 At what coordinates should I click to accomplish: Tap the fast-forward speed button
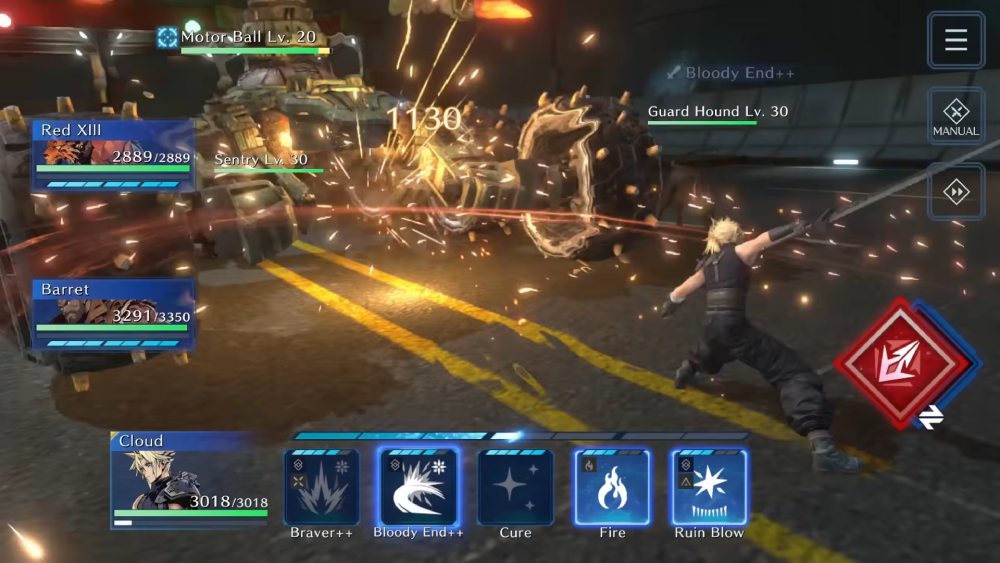(x=956, y=191)
